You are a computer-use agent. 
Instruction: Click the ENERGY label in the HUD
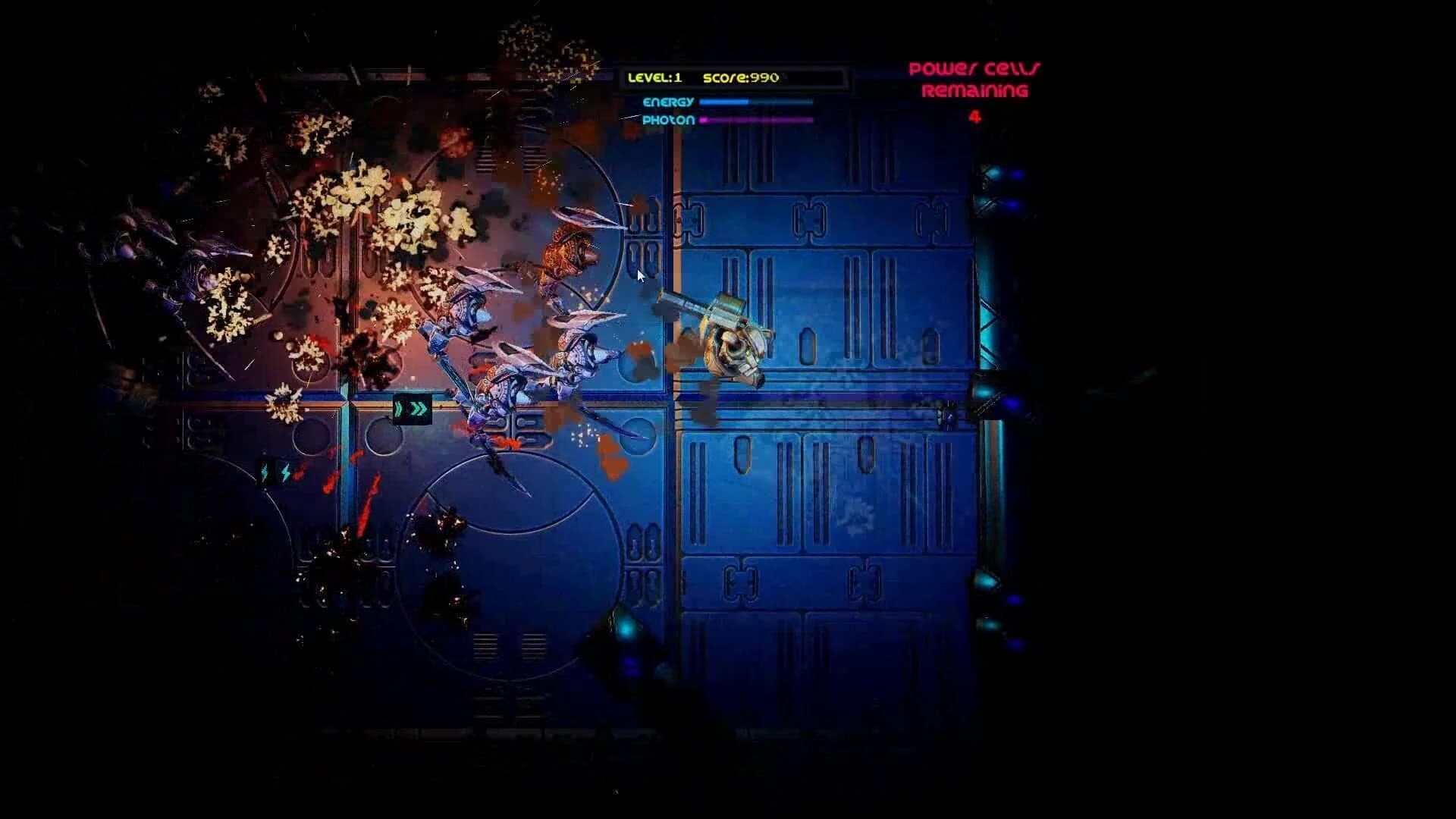click(x=669, y=100)
